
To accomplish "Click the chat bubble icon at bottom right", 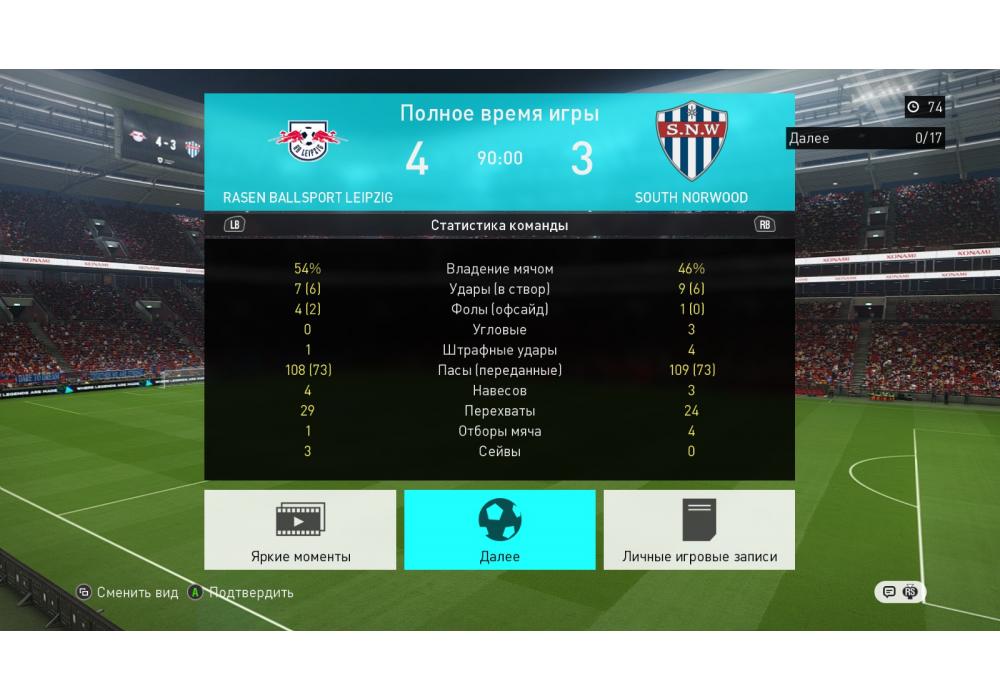I will (x=888, y=592).
